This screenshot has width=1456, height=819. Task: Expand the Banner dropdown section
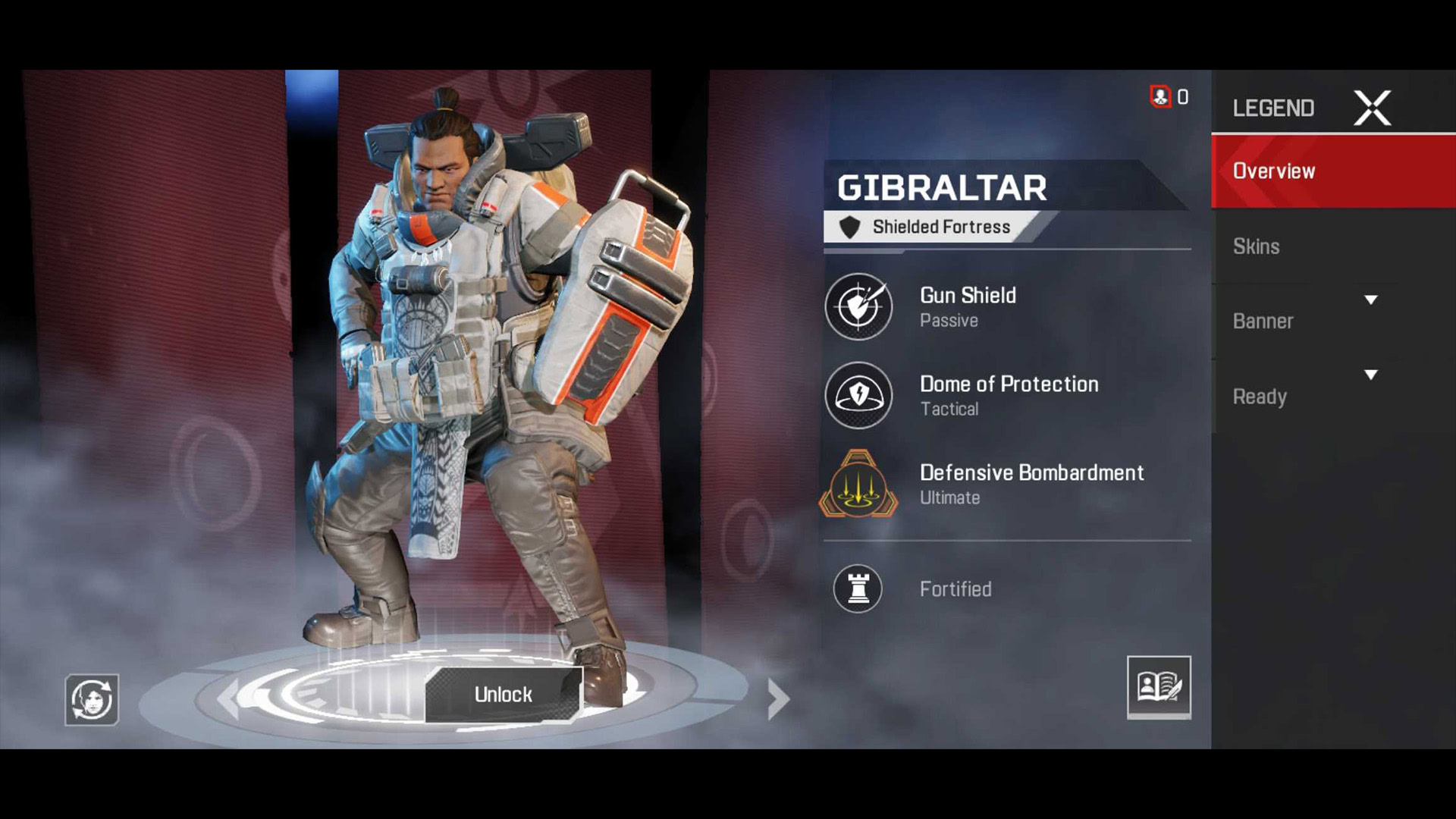[1370, 300]
